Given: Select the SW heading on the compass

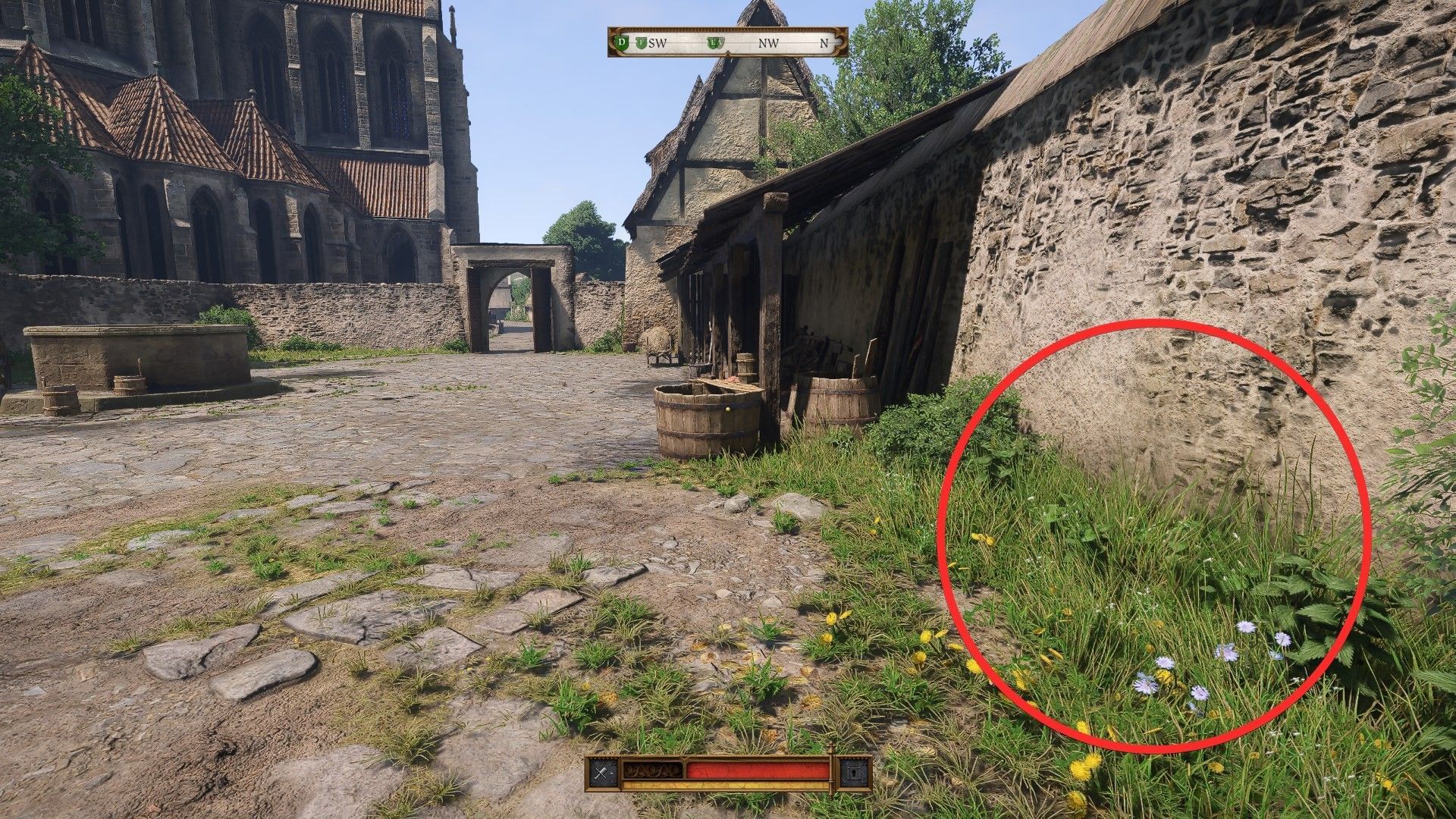Looking at the screenshot, I should [658, 43].
